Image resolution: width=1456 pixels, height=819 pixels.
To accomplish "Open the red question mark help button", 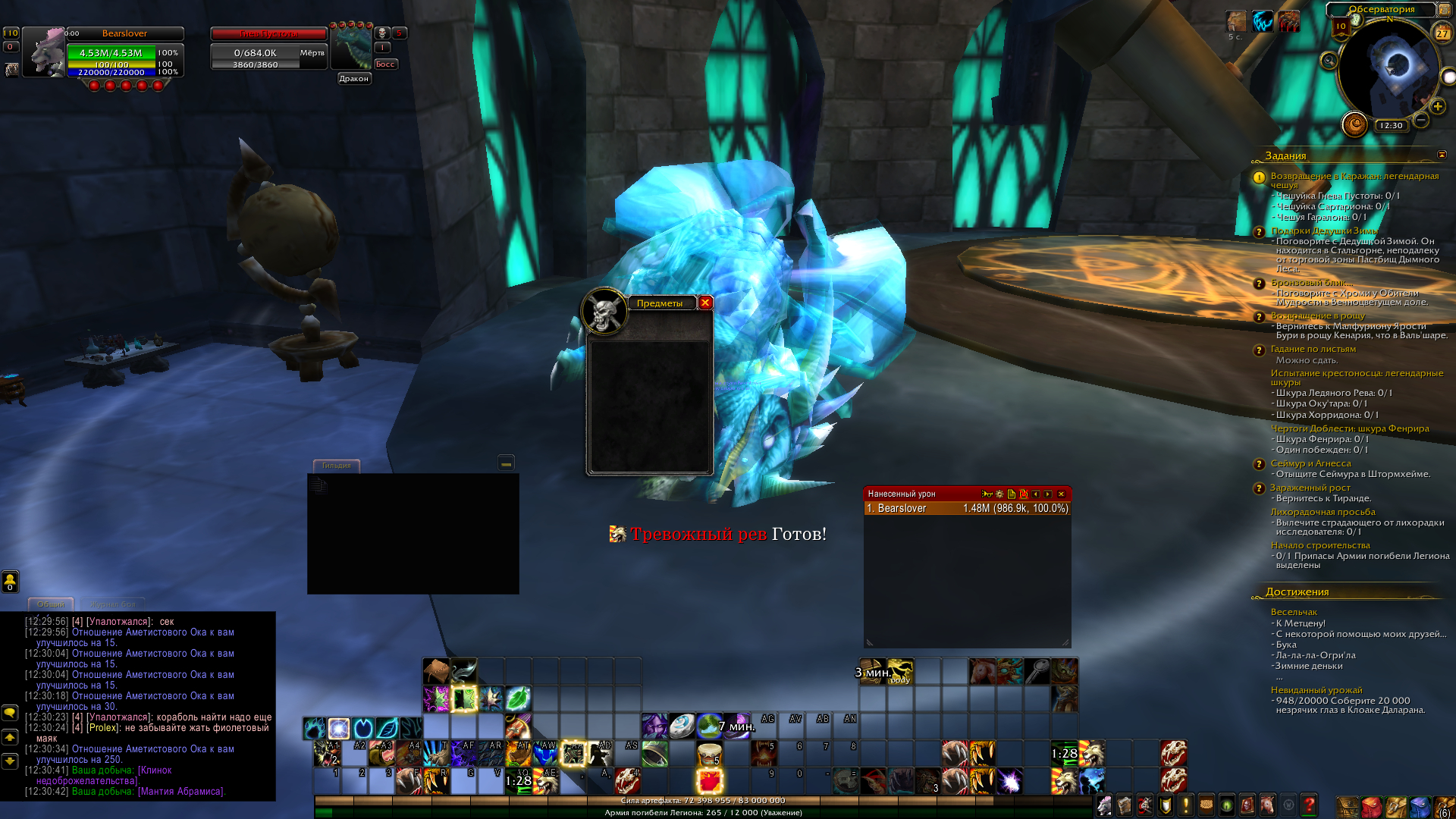I will pyautogui.click(x=1309, y=805).
